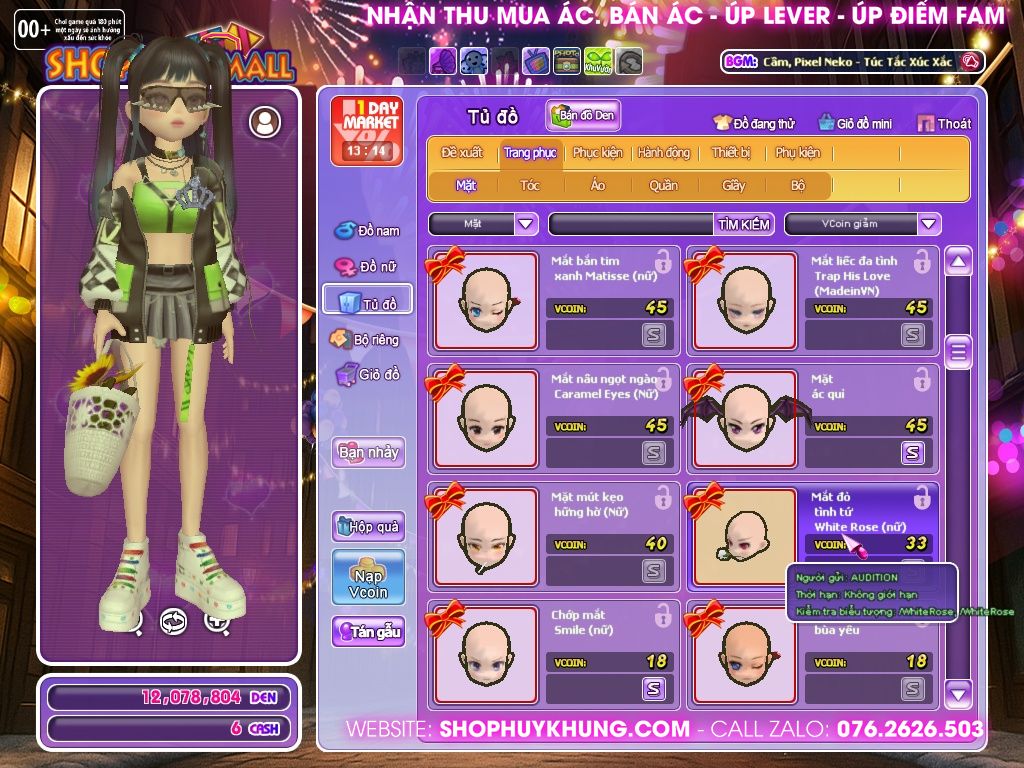Switch to the Giày subcategory
Viewport: 1024px width, 768px height.
click(734, 185)
